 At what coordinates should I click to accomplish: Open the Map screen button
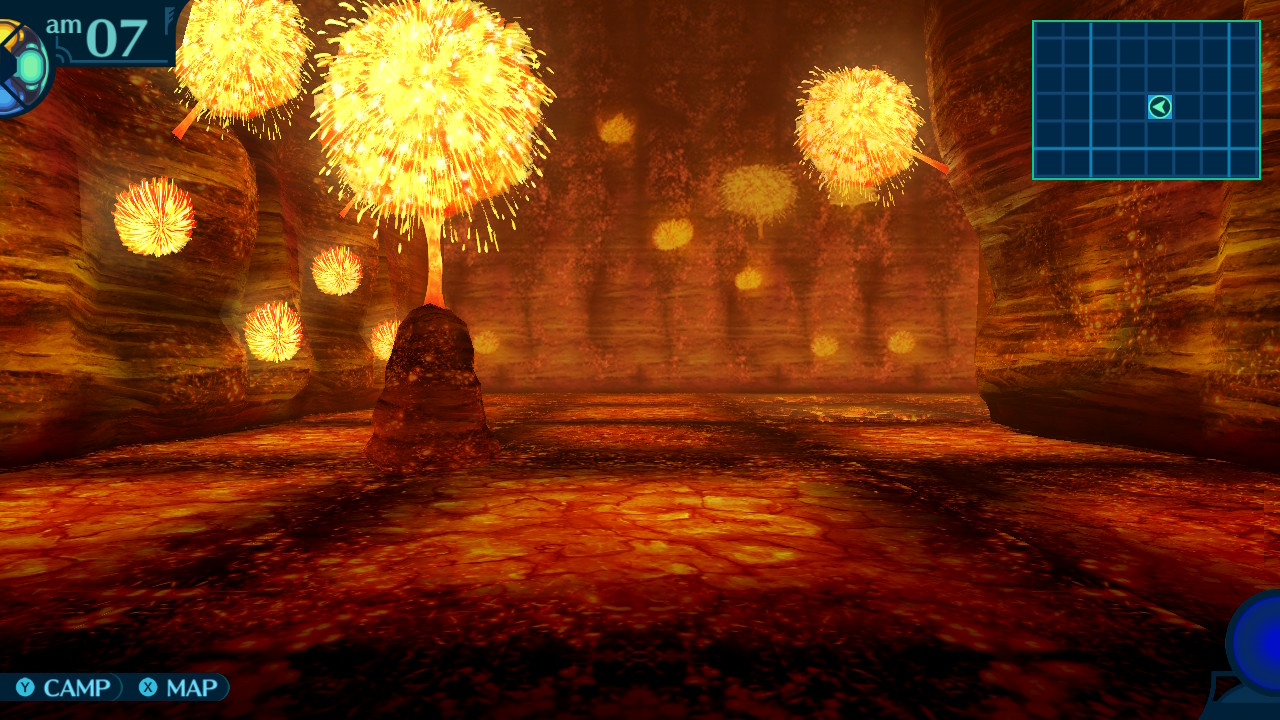(x=179, y=688)
